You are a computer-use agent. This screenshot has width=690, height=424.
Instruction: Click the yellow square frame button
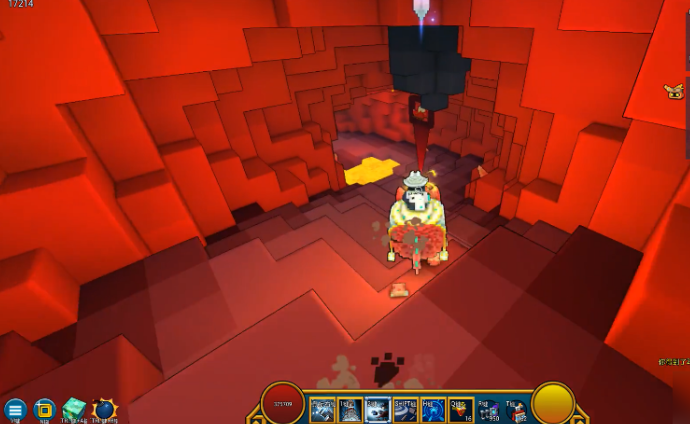(x=44, y=409)
